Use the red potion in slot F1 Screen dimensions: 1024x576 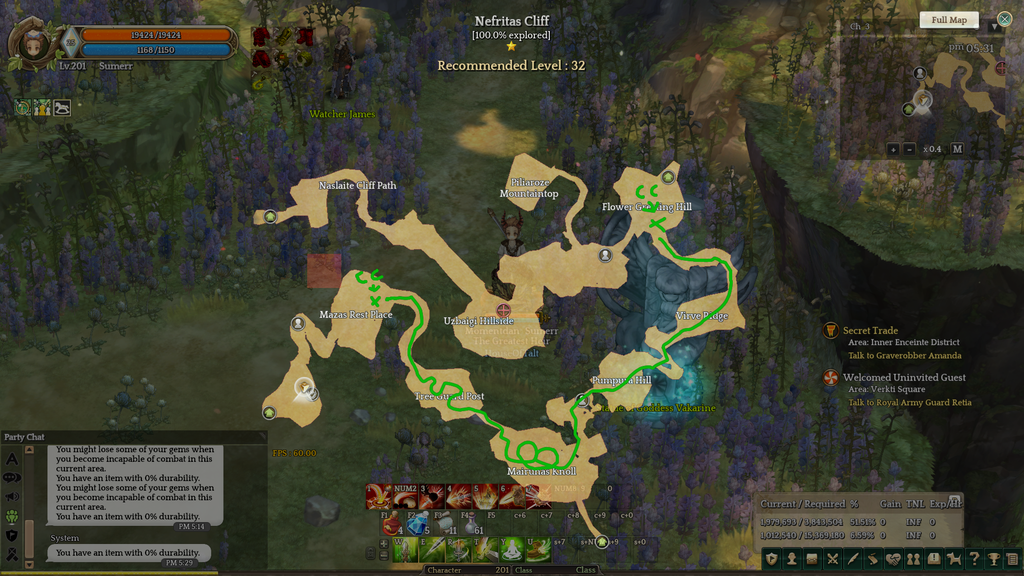click(391, 524)
